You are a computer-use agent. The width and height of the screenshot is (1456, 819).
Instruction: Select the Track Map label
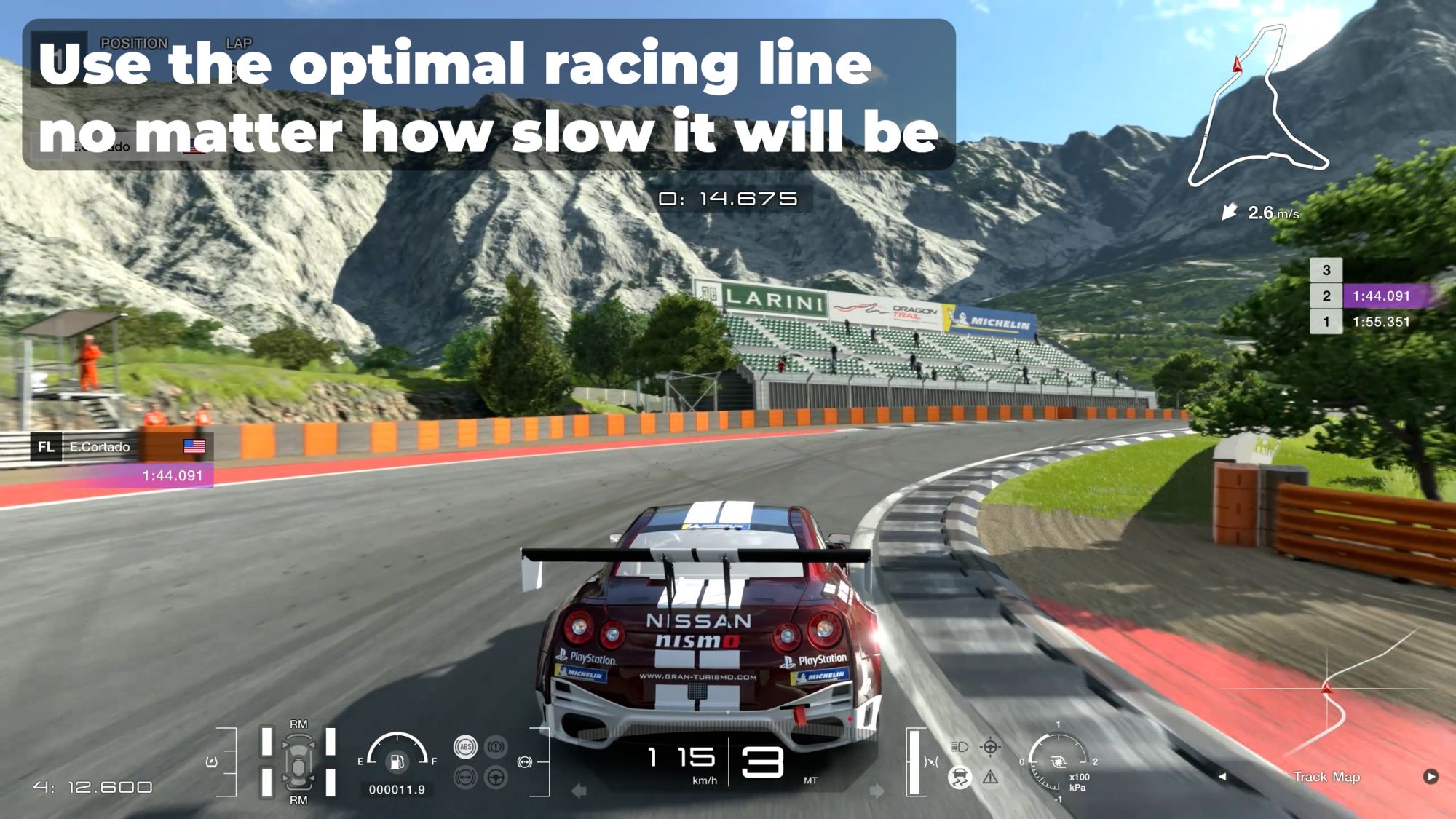coord(1326,777)
